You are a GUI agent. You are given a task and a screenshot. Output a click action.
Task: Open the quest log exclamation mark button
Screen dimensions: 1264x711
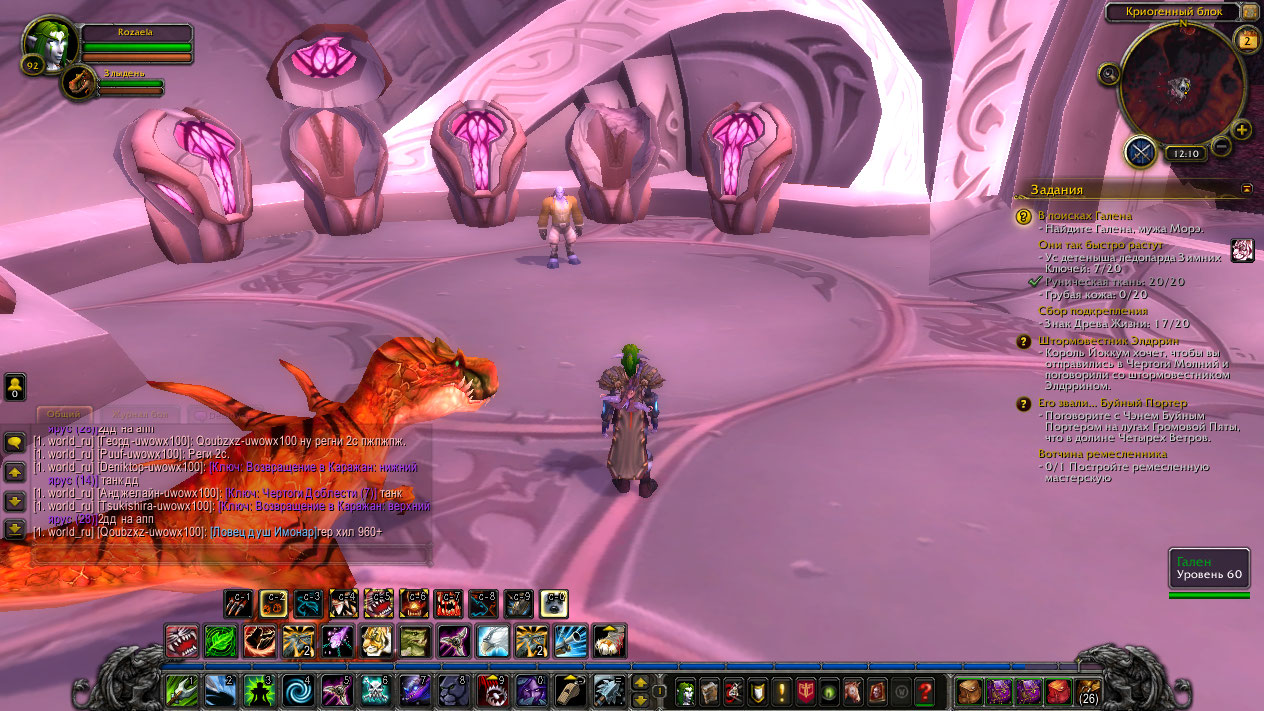pos(783,690)
